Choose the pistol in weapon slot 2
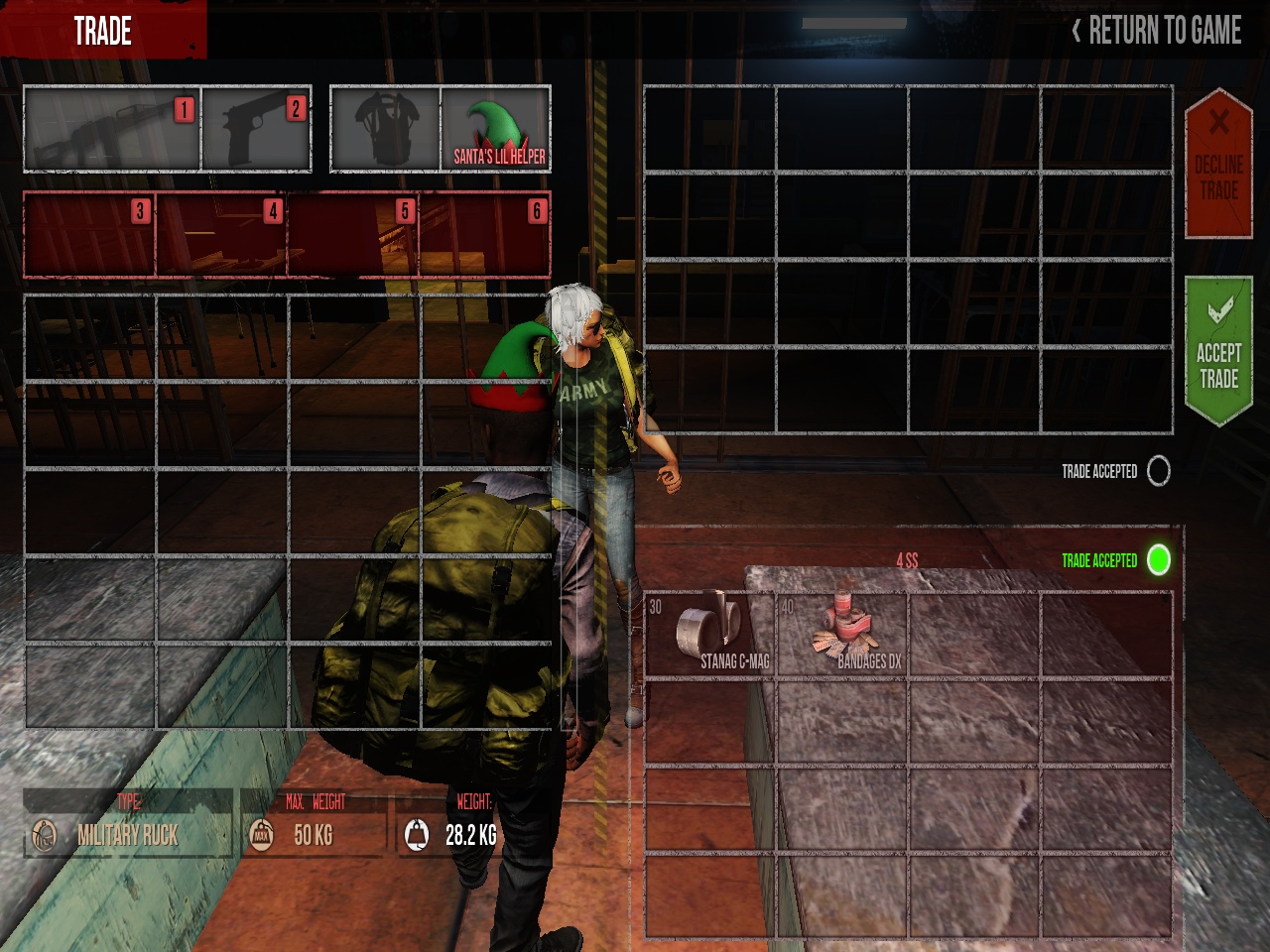This screenshot has height=952, width=1270. (256, 129)
